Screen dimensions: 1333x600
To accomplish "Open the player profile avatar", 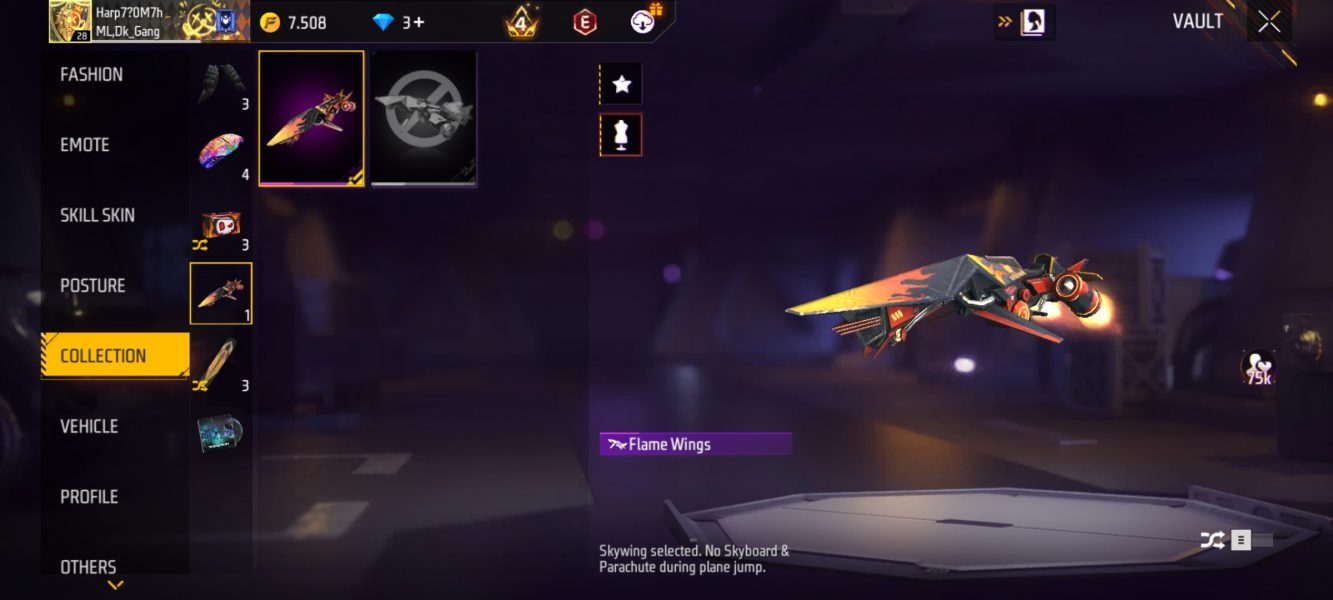I will tap(69, 21).
